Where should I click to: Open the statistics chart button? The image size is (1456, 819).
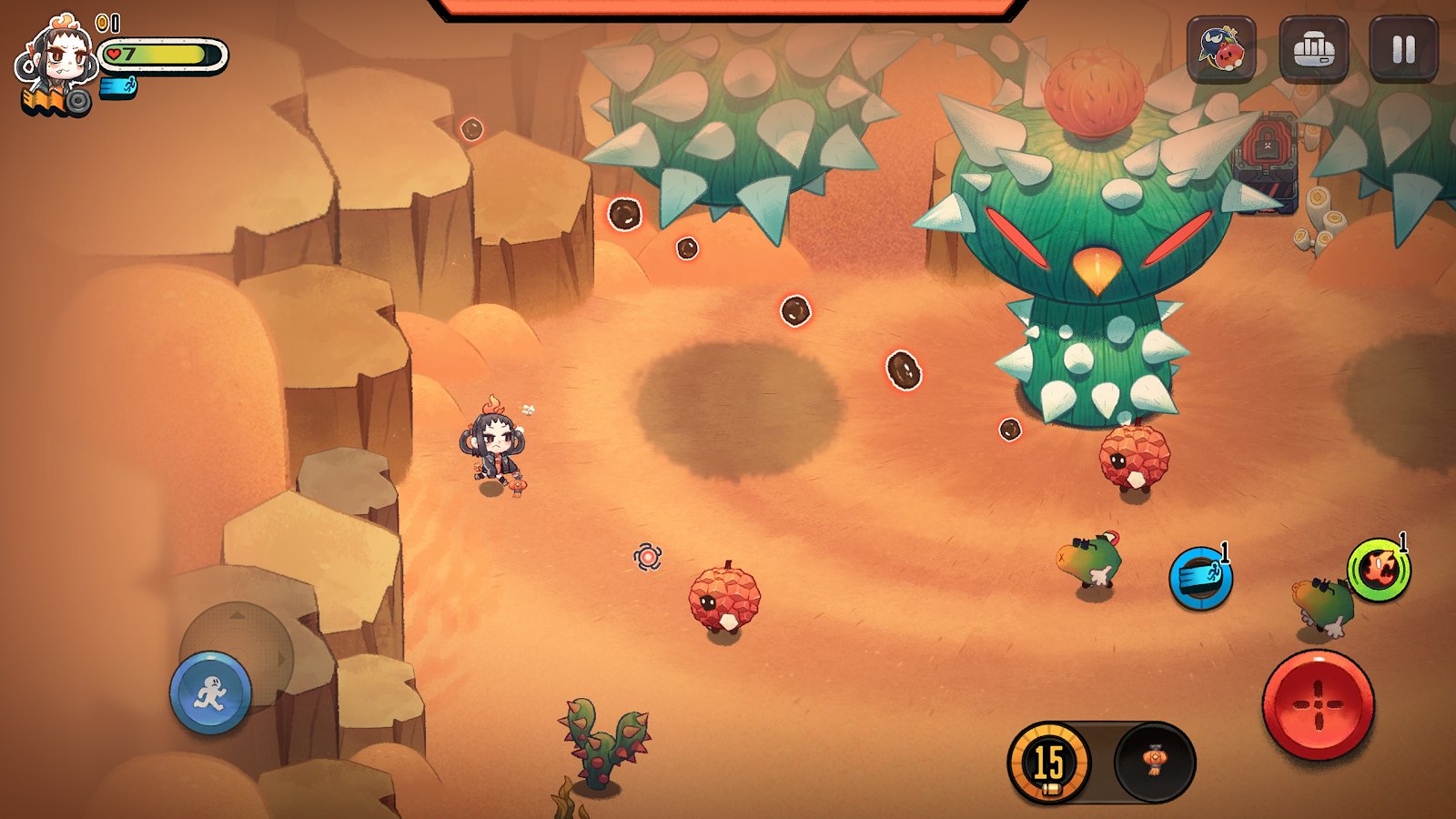point(1313,49)
